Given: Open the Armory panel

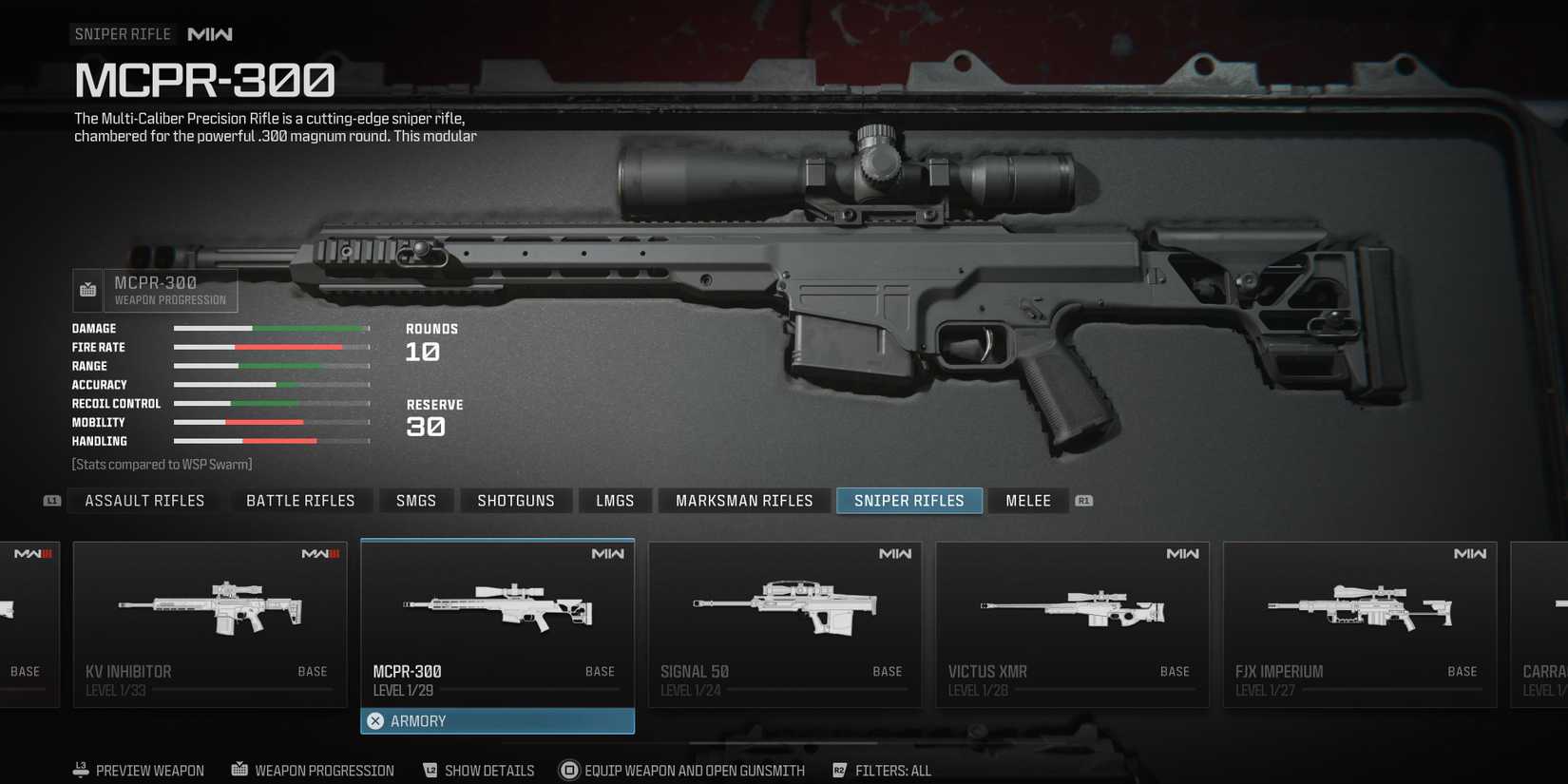Looking at the screenshot, I should [x=497, y=720].
